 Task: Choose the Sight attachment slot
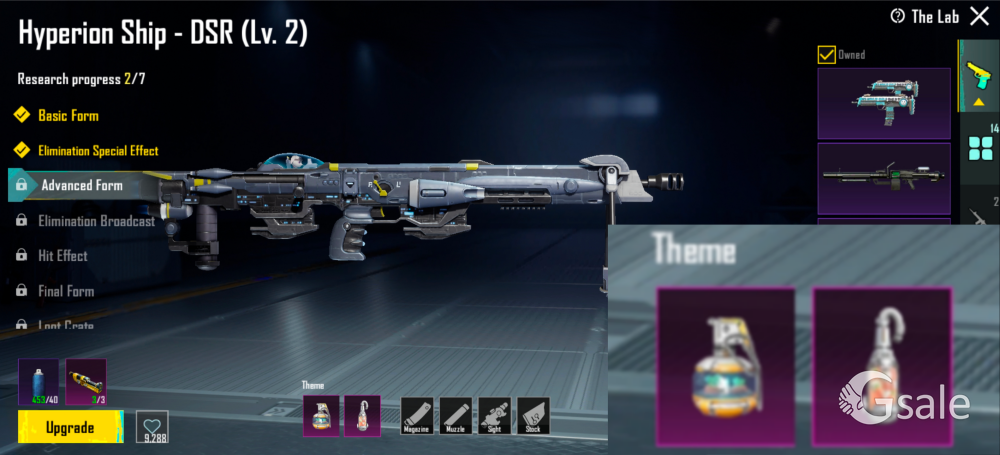tap(495, 415)
